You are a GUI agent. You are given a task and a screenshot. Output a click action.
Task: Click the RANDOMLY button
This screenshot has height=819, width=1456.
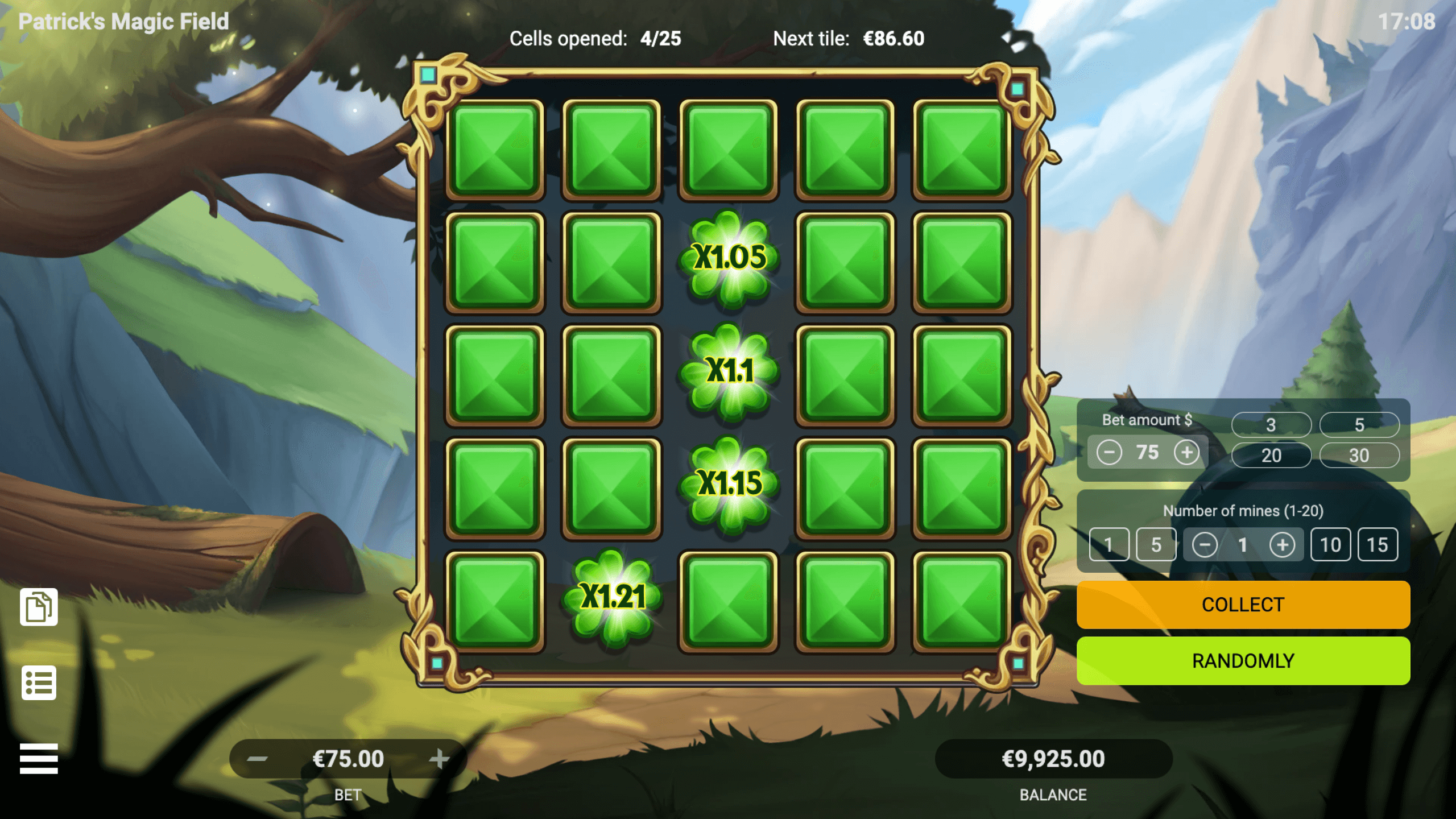[x=1243, y=661]
